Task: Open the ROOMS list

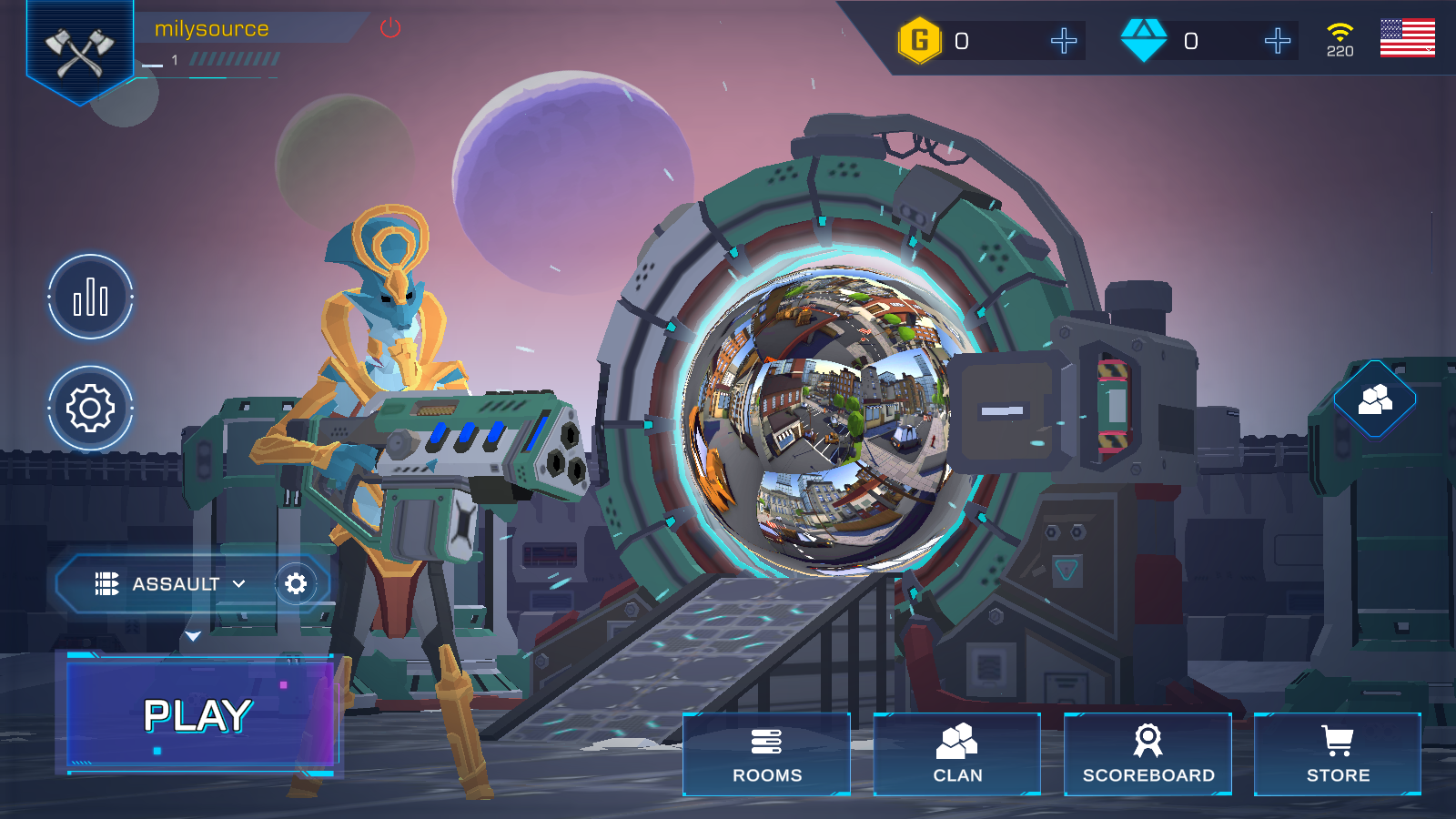Action: pyautogui.click(x=766, y=754)
